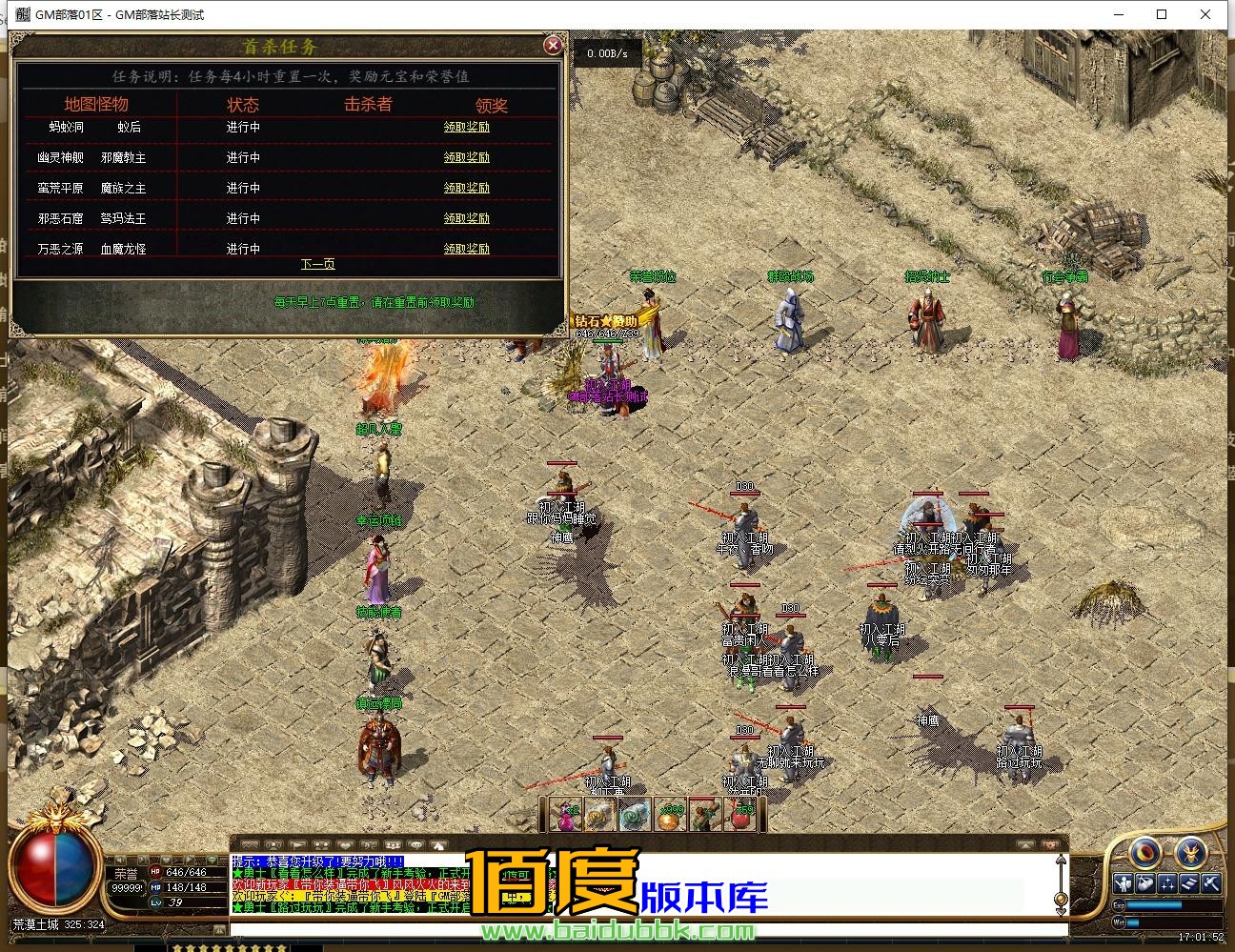
Task: Claim the reward for 幽灵神舰 邪魔教主
Action: pos(466,157)
